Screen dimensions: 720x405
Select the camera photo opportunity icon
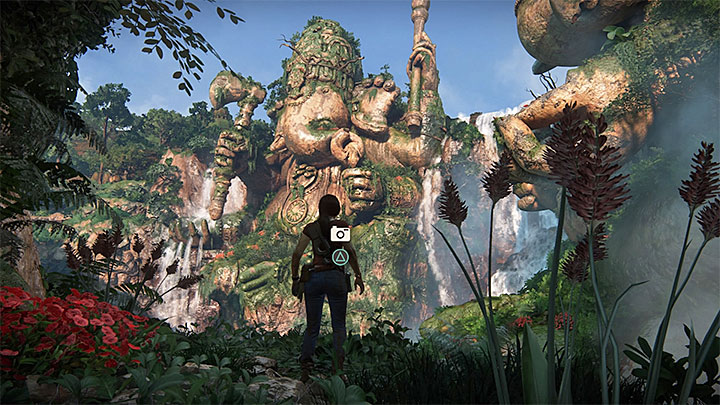coord(340,233)
